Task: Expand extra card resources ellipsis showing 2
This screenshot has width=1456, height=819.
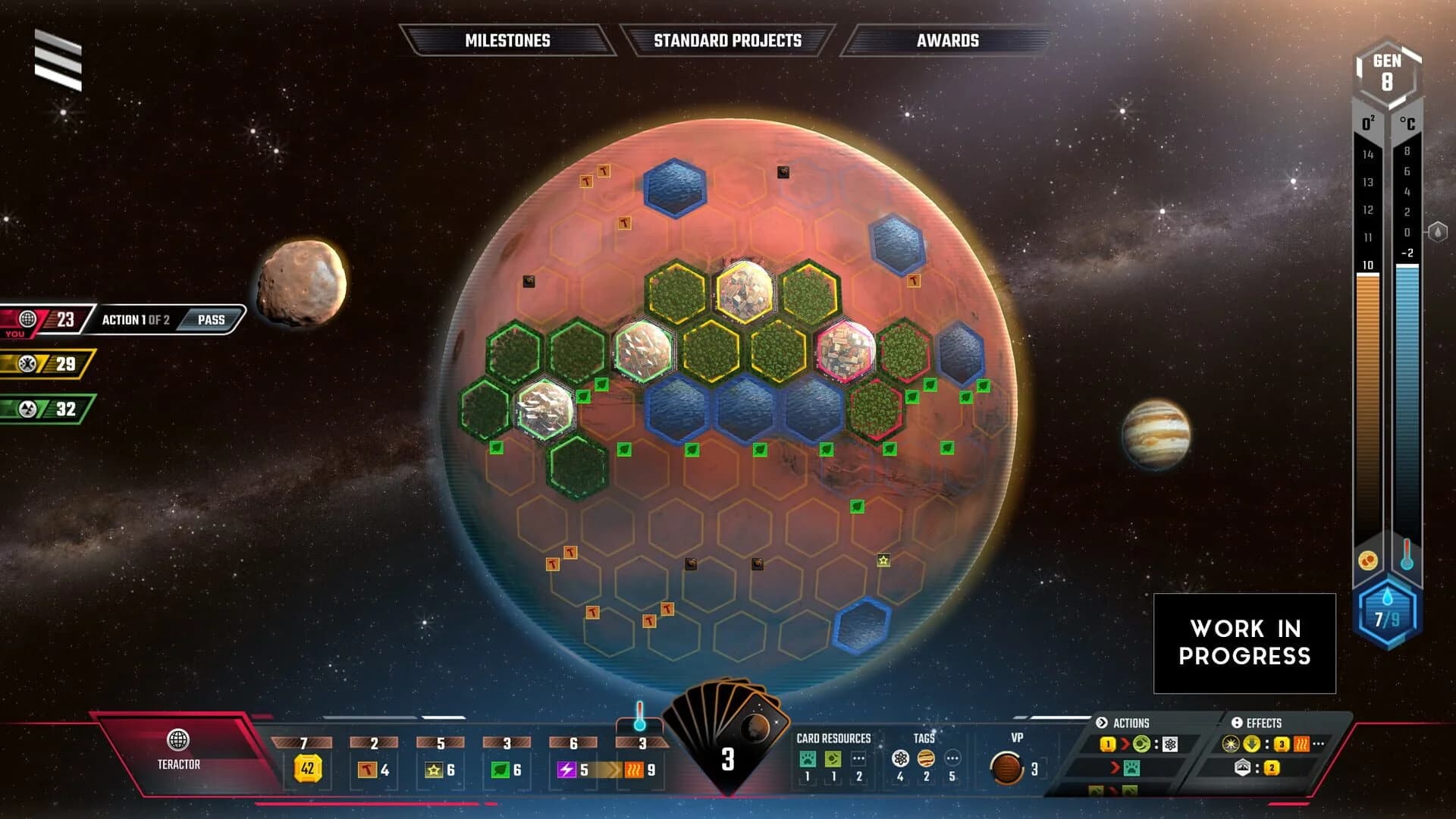Action: (x=859, y=758)
